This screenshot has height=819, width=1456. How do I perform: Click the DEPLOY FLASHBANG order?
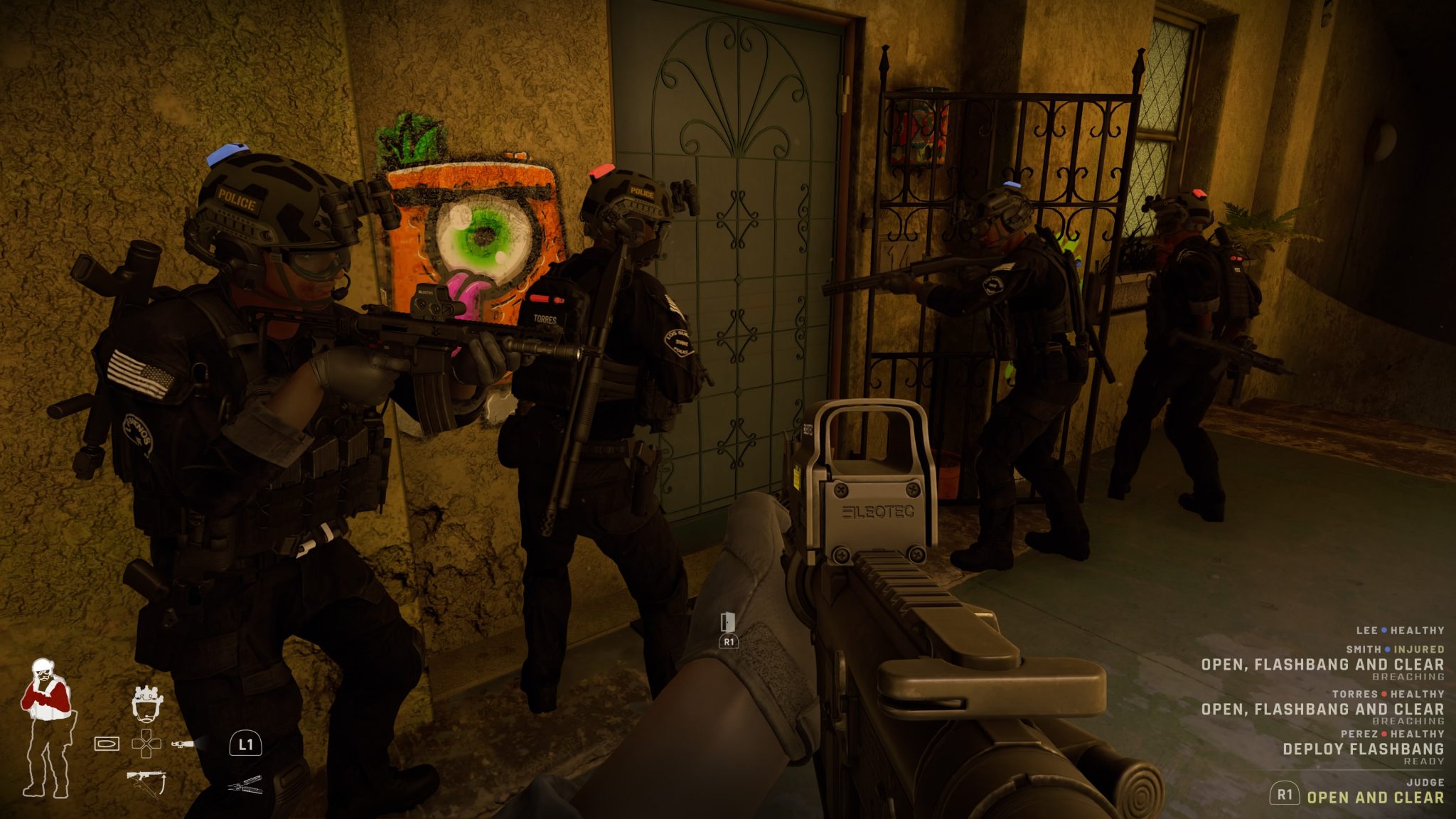coord(1364,747)
